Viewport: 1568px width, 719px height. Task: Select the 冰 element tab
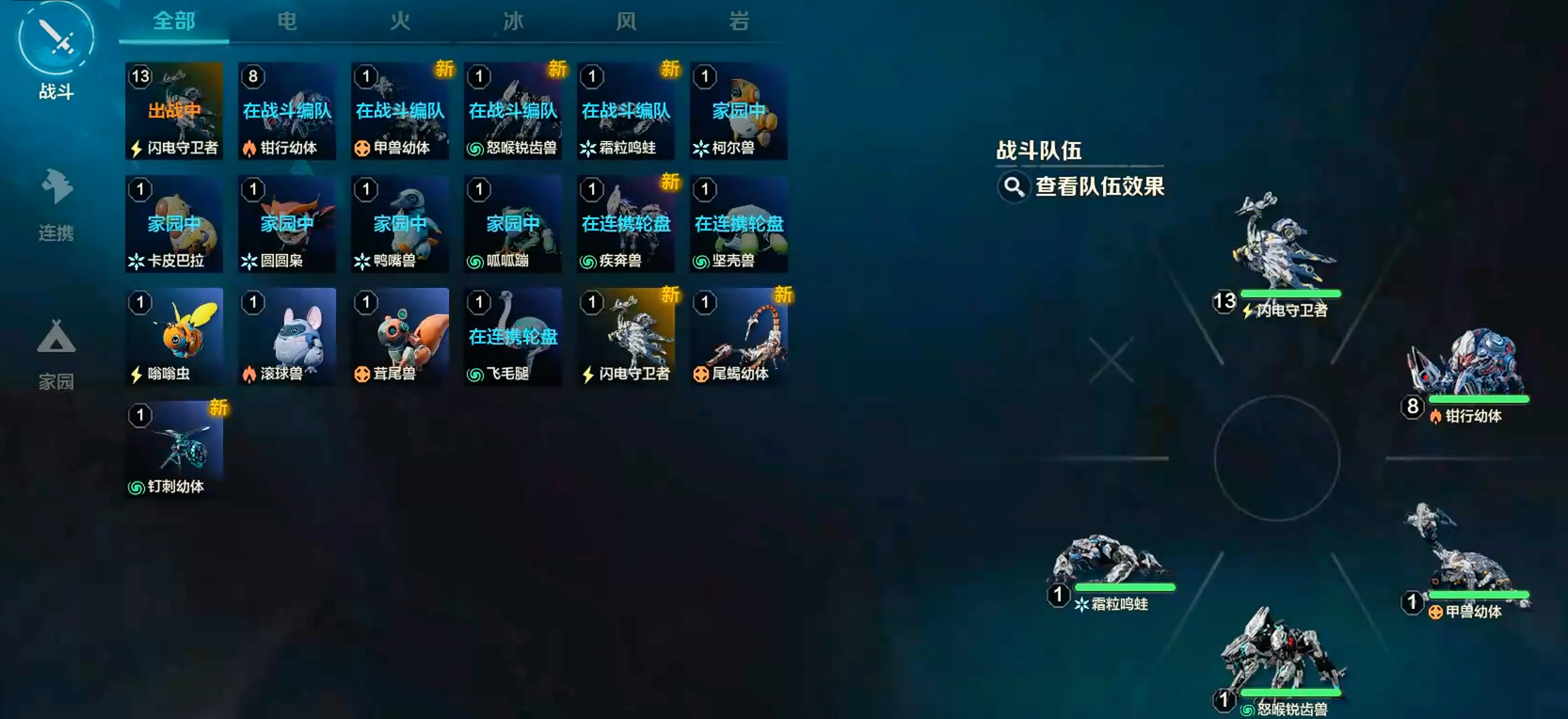click(x=512, y=21)
